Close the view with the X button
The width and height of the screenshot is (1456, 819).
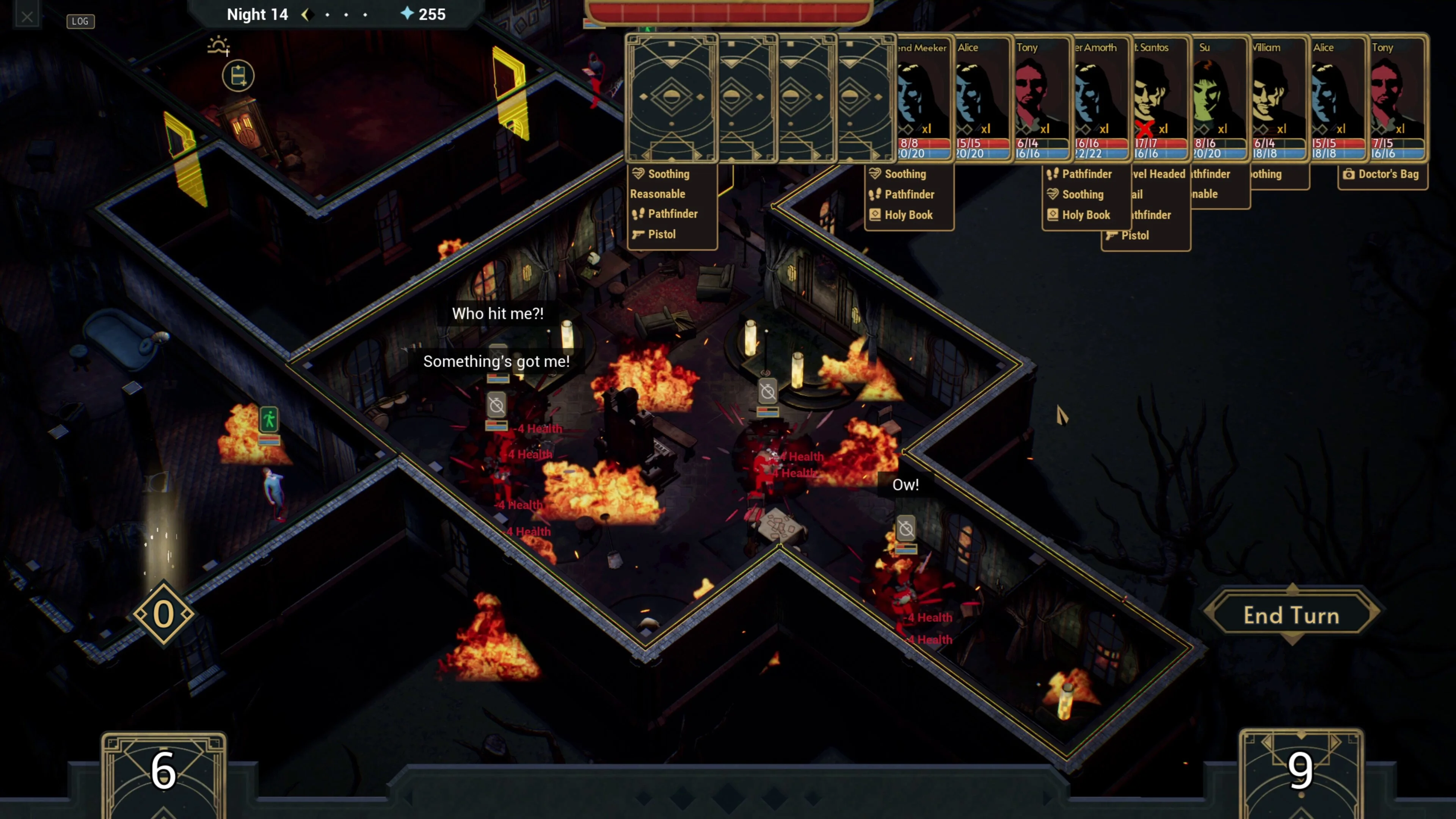coord(27,17)
